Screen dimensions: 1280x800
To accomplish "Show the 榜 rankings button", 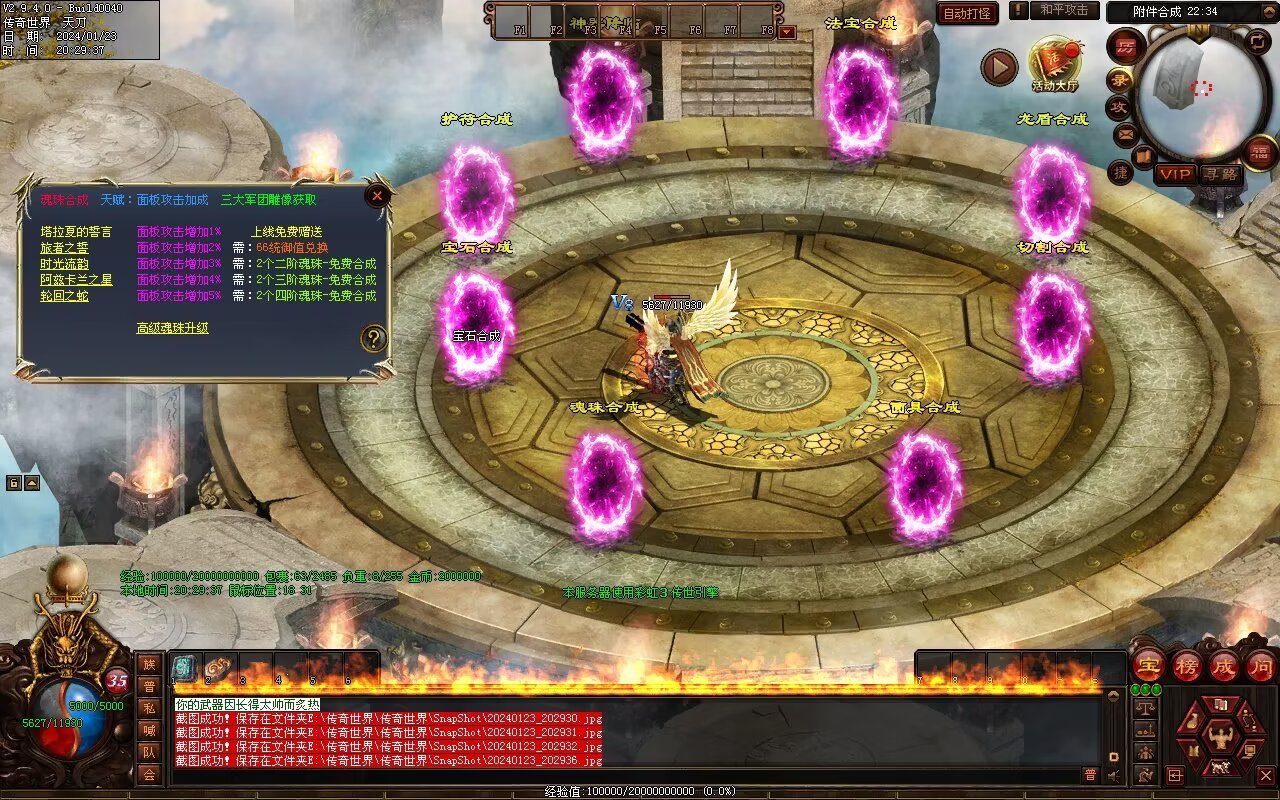I will point(1187,666).
